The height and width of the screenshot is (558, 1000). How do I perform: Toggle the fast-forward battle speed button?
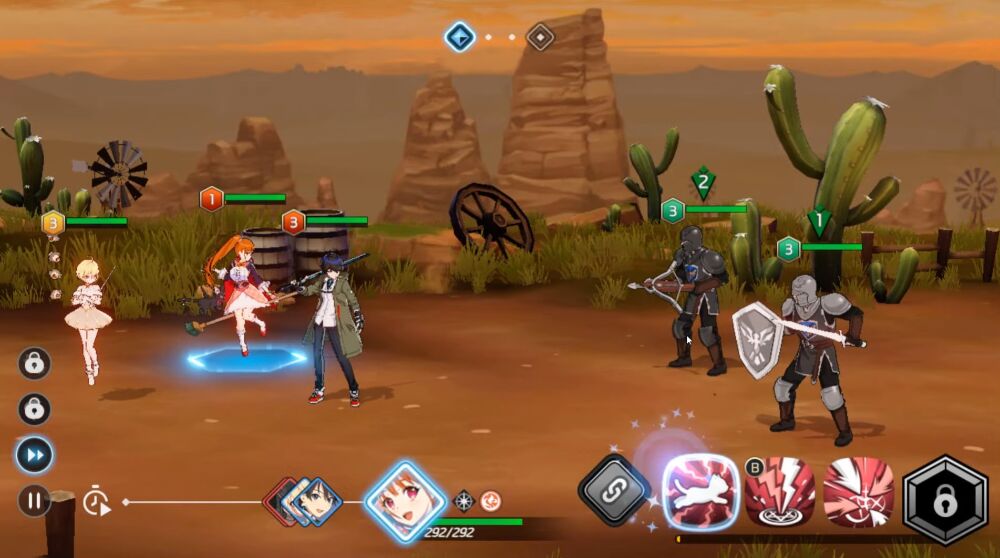(x=34, y=455)
